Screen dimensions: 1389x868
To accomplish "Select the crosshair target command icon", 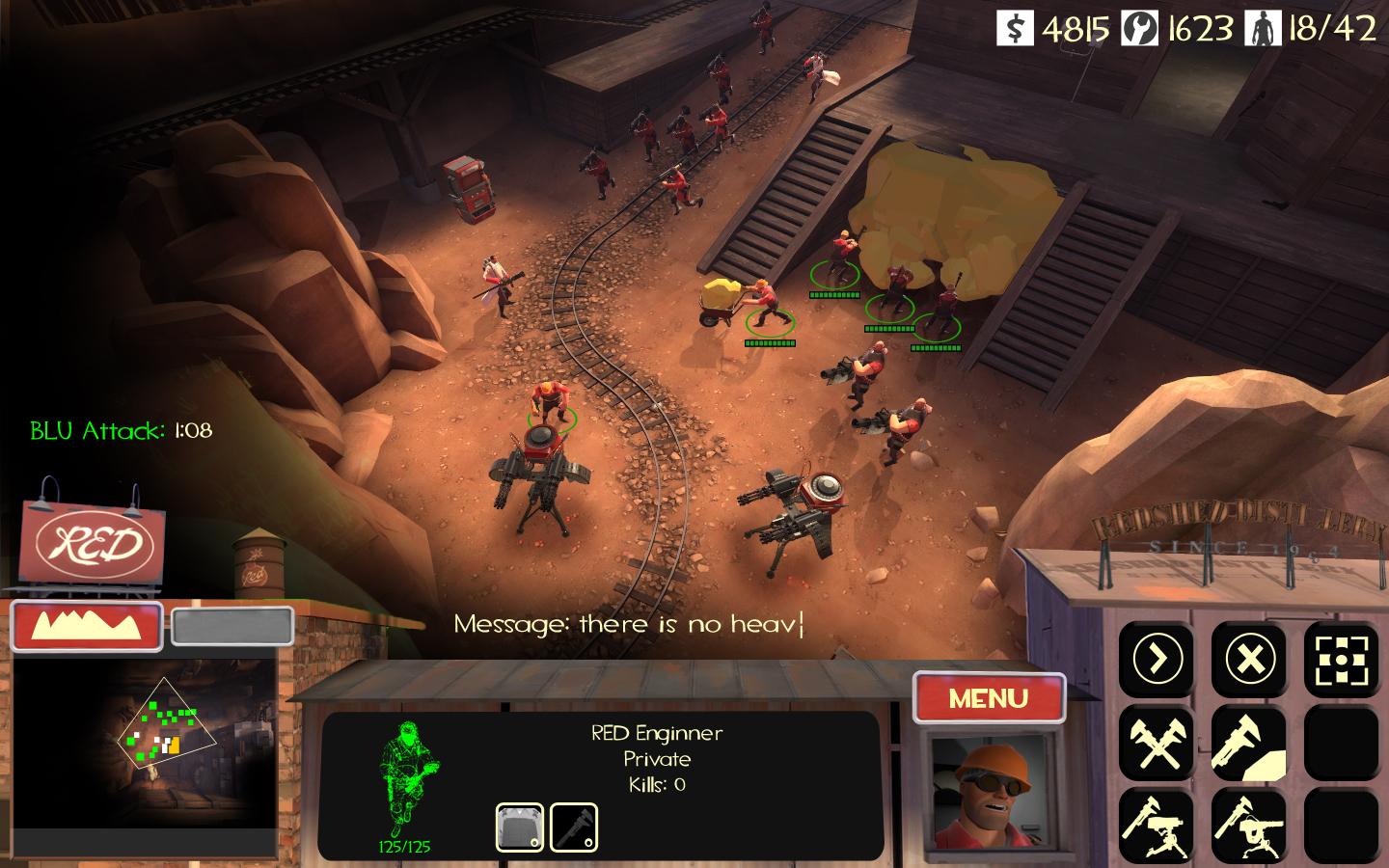I will click(x=1341, y=660).
